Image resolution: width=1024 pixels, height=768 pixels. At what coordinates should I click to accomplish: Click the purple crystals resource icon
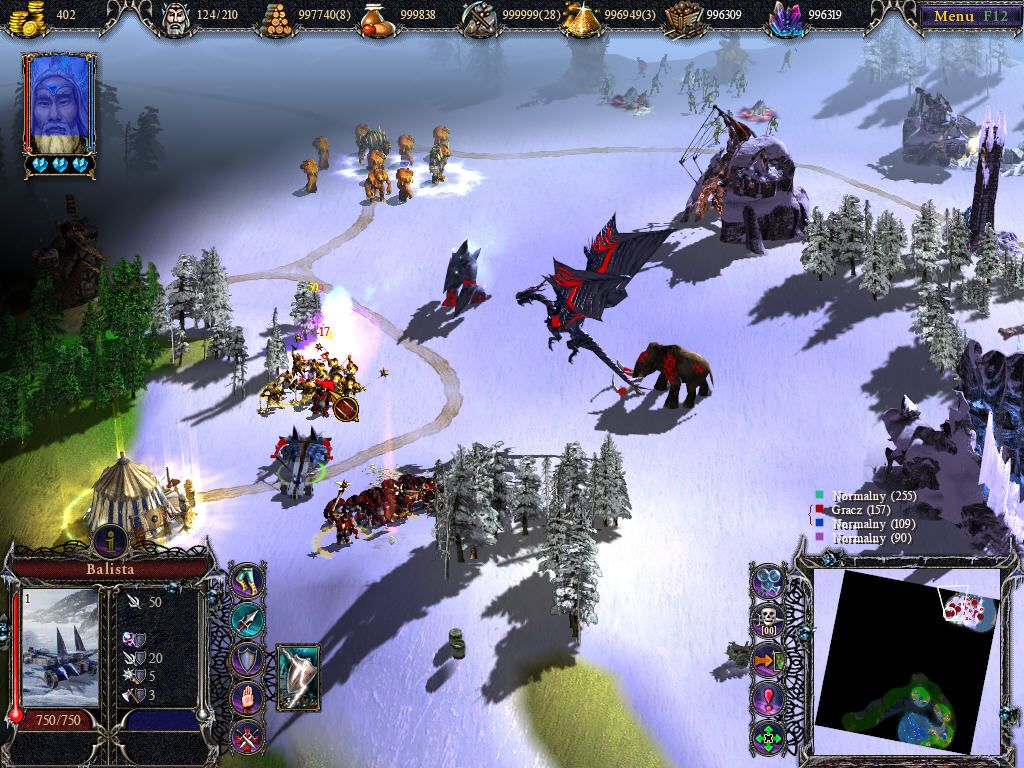pos(786,17)
